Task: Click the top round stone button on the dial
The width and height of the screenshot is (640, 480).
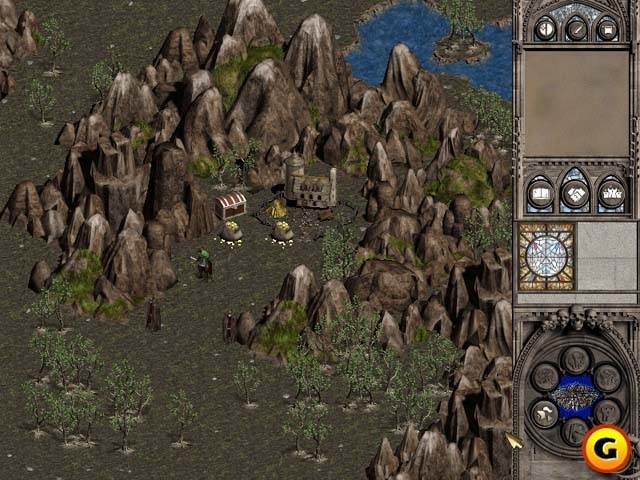Action: coord(575,359)
